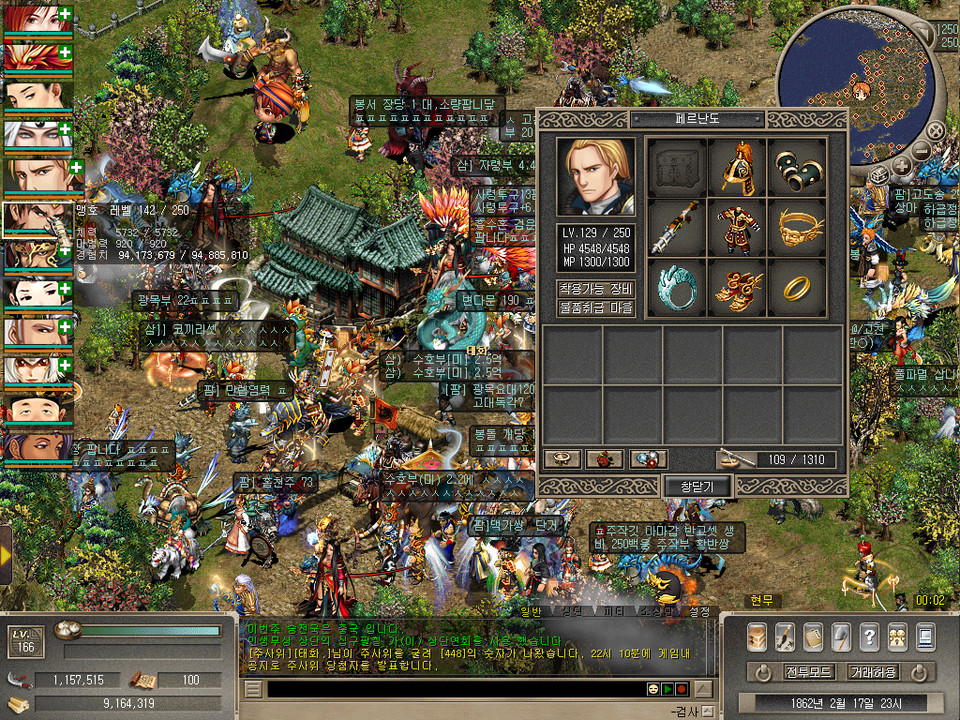This screenshot has width=960, height=720.
Task: Open help via the question mark icon
Action: click(869, 636)
